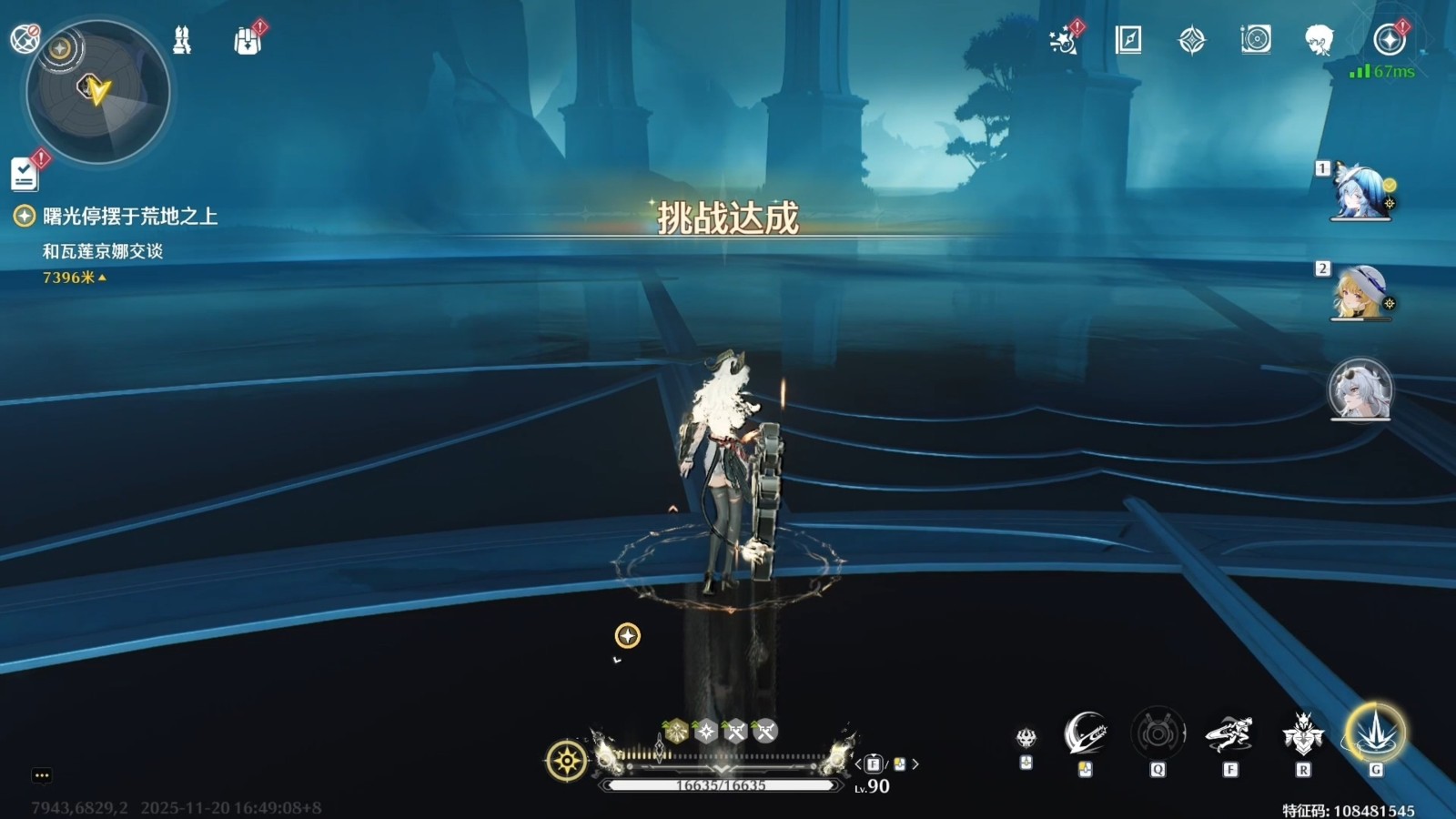Viewport: 1456px width, 819px height.
Task: Select the white-haired character portrait
Action: [x=1360, y=389]
